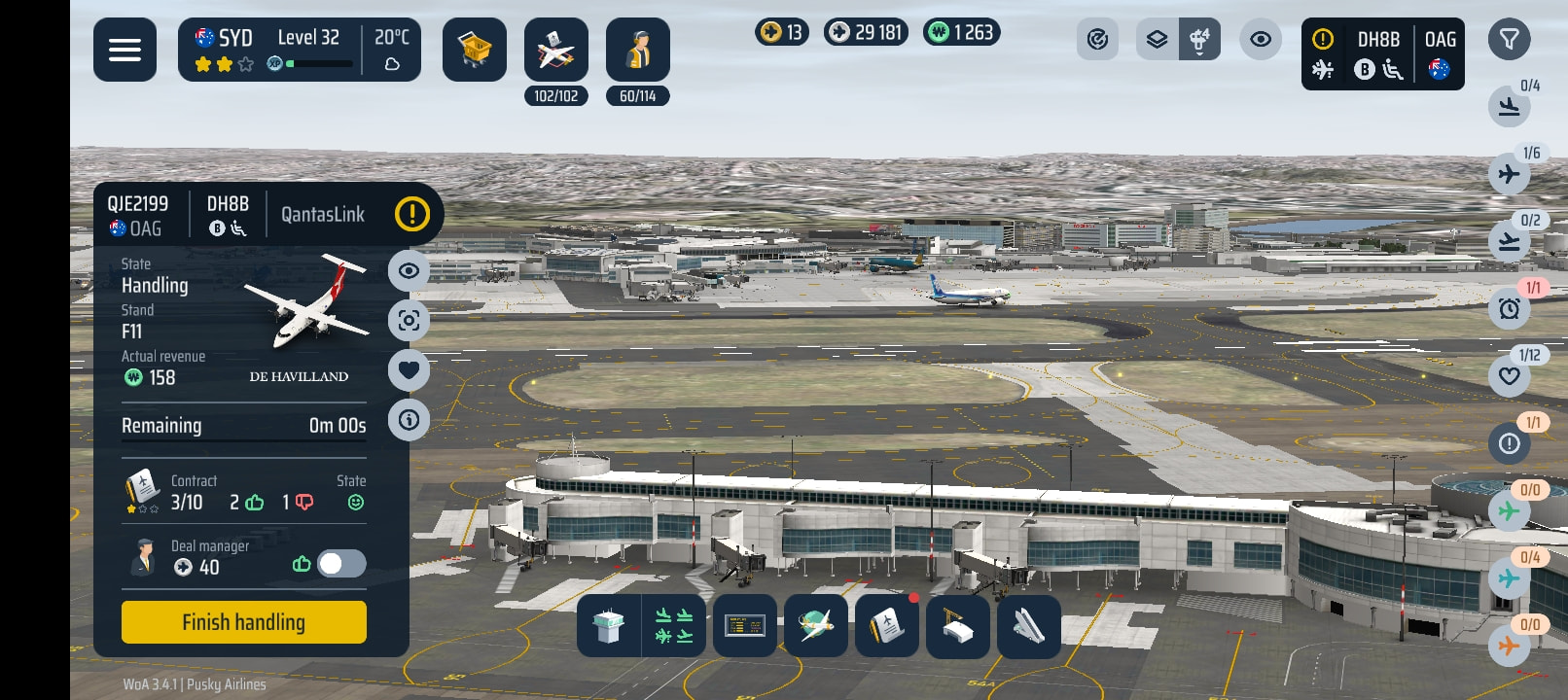The height and width of the screenshot is (700, 1568).
Task: Click the eye icon beside the plane panel
Action: [x=409, y=270]
